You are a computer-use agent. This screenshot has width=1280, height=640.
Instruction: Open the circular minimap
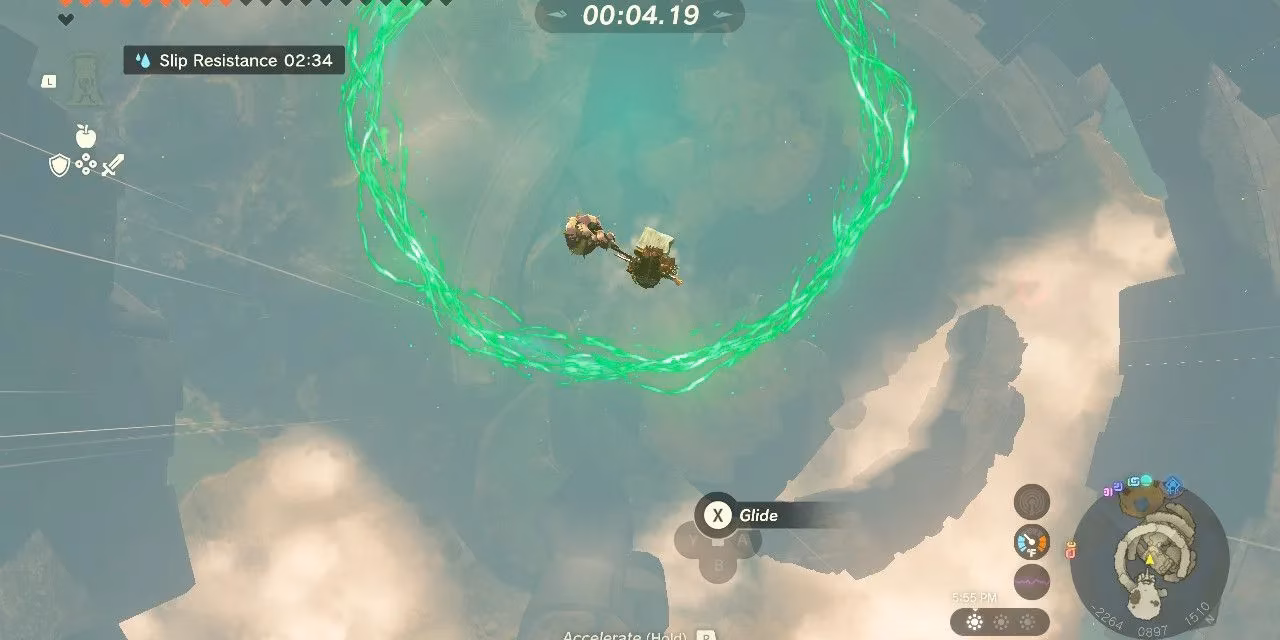coord(1150,560)
